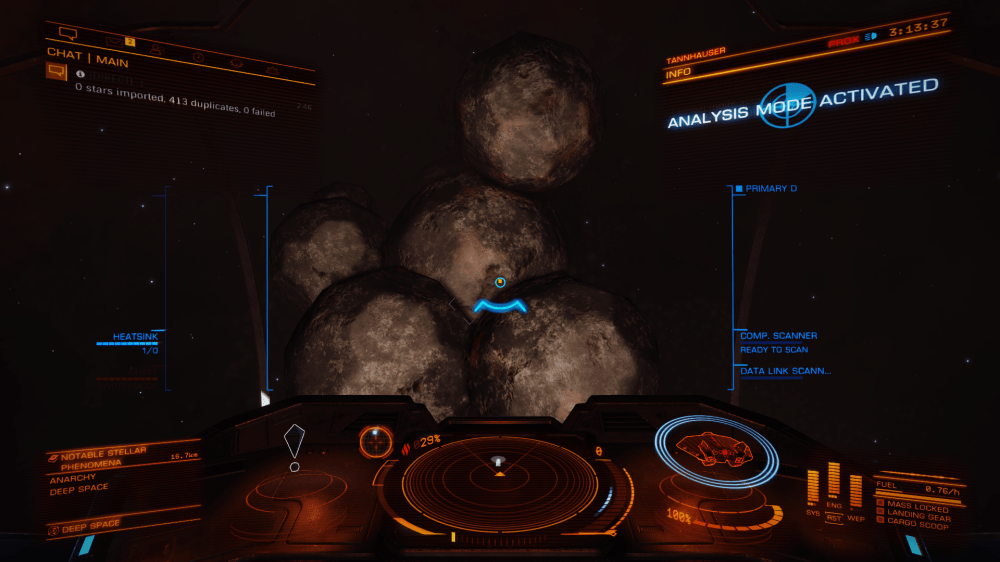Select the Main chat channel icon

(56, 72)
